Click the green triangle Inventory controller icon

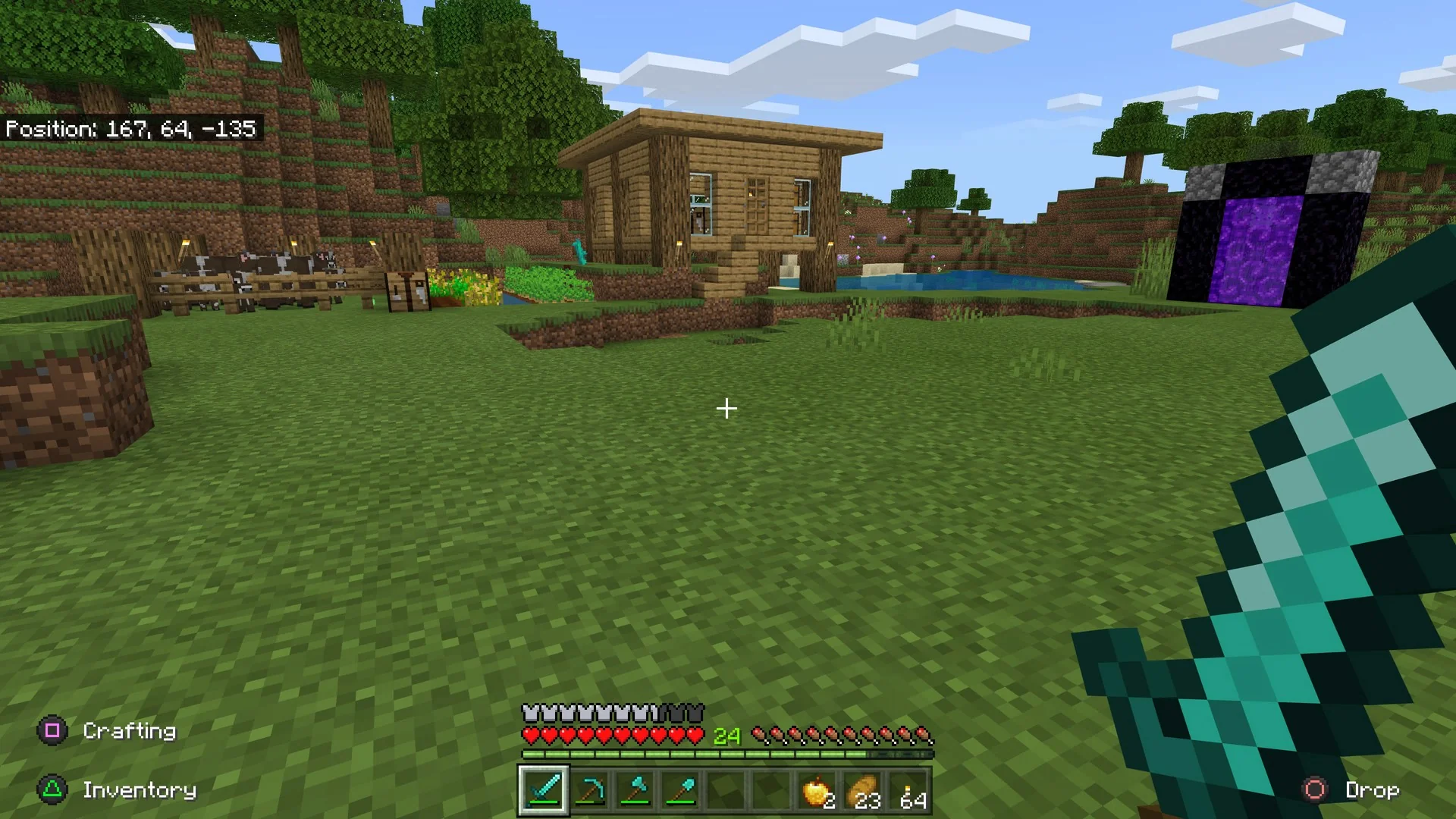tap(53, 790)
